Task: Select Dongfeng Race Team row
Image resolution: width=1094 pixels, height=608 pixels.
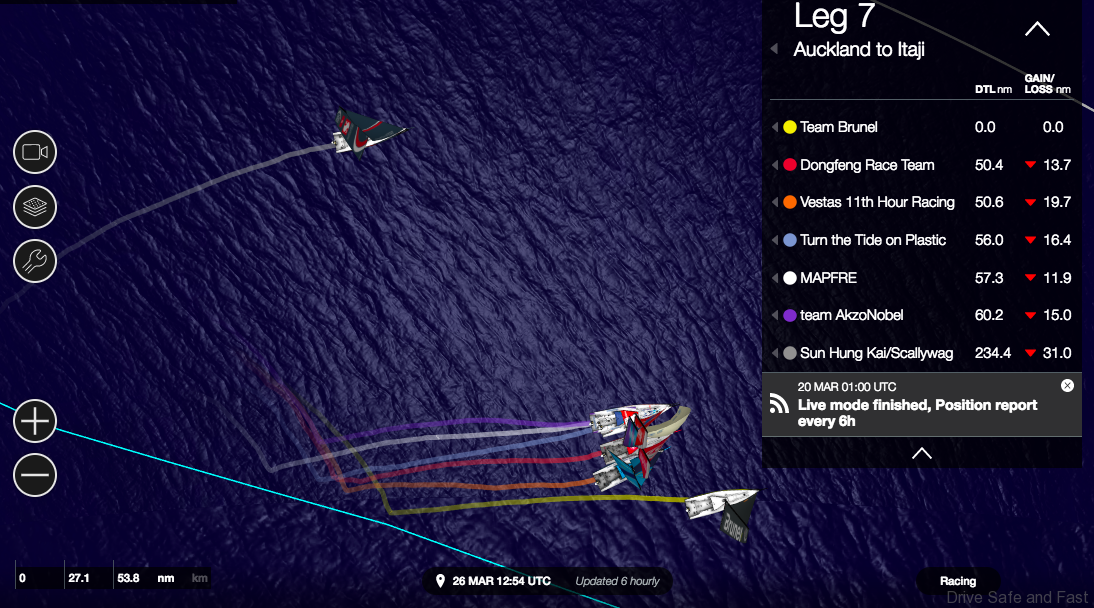Action: [866, 165]
